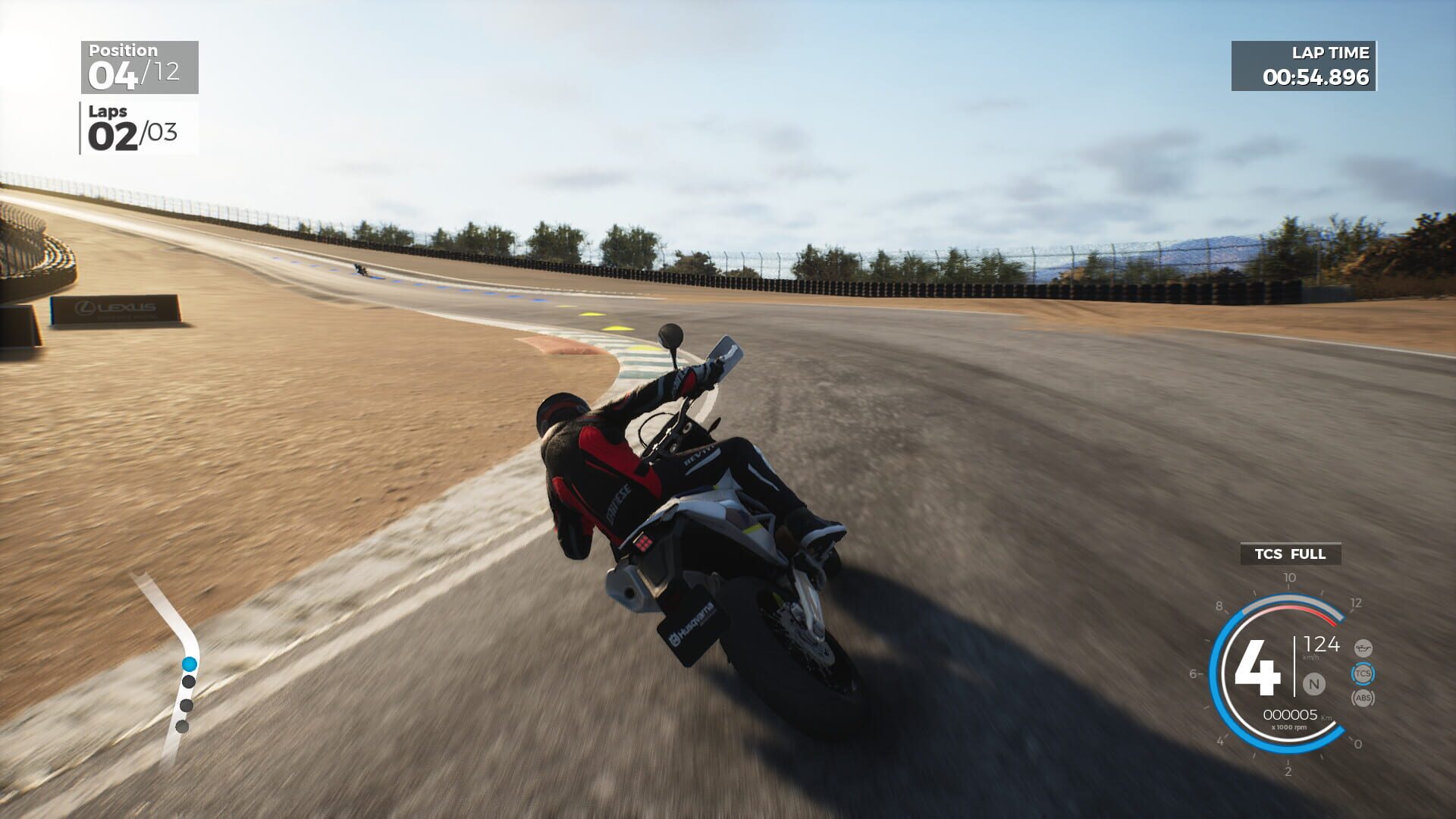Open the Position leaderboard header

(x=122, y=49)
